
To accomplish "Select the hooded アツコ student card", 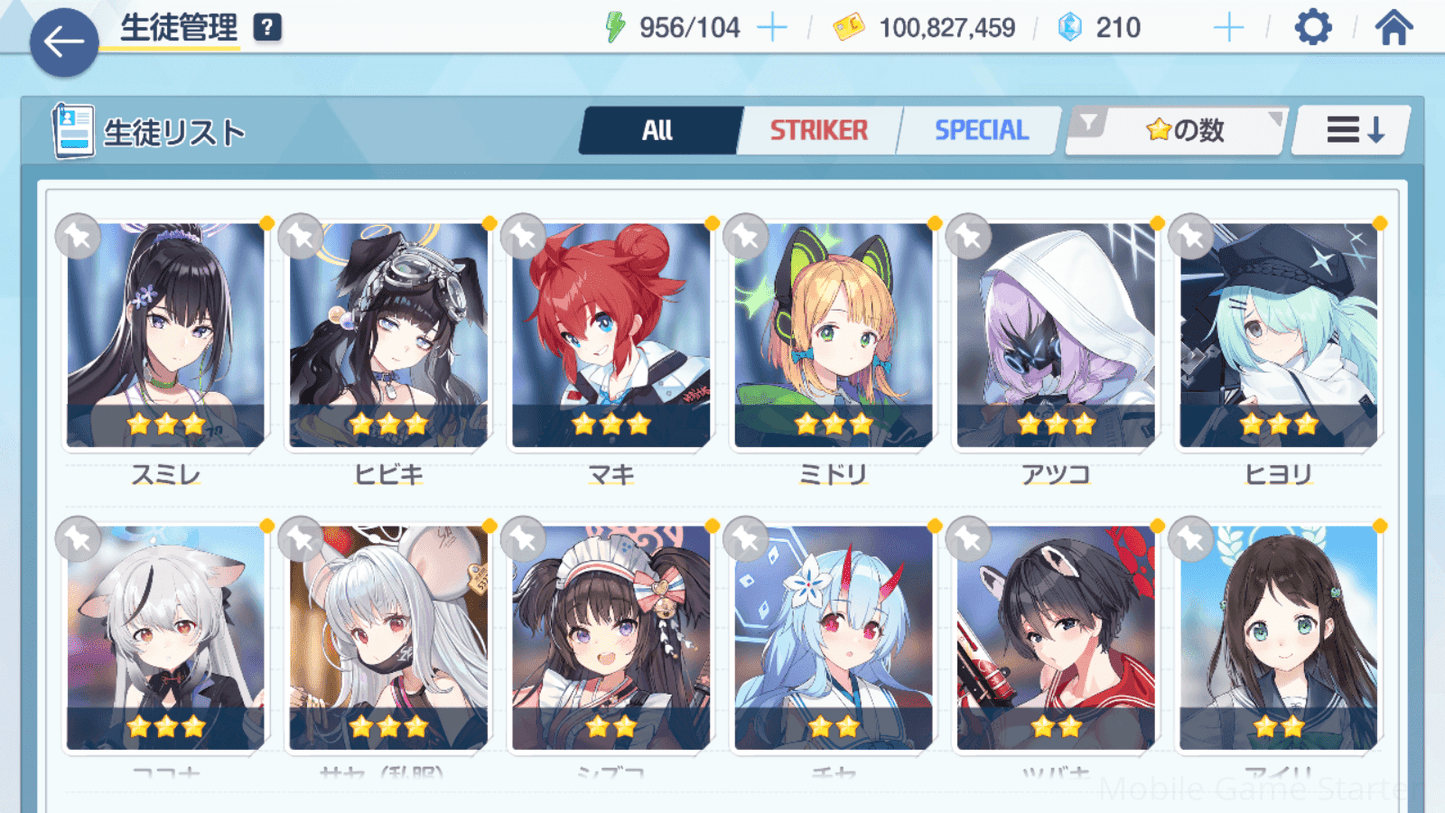I will [1056, 335].
